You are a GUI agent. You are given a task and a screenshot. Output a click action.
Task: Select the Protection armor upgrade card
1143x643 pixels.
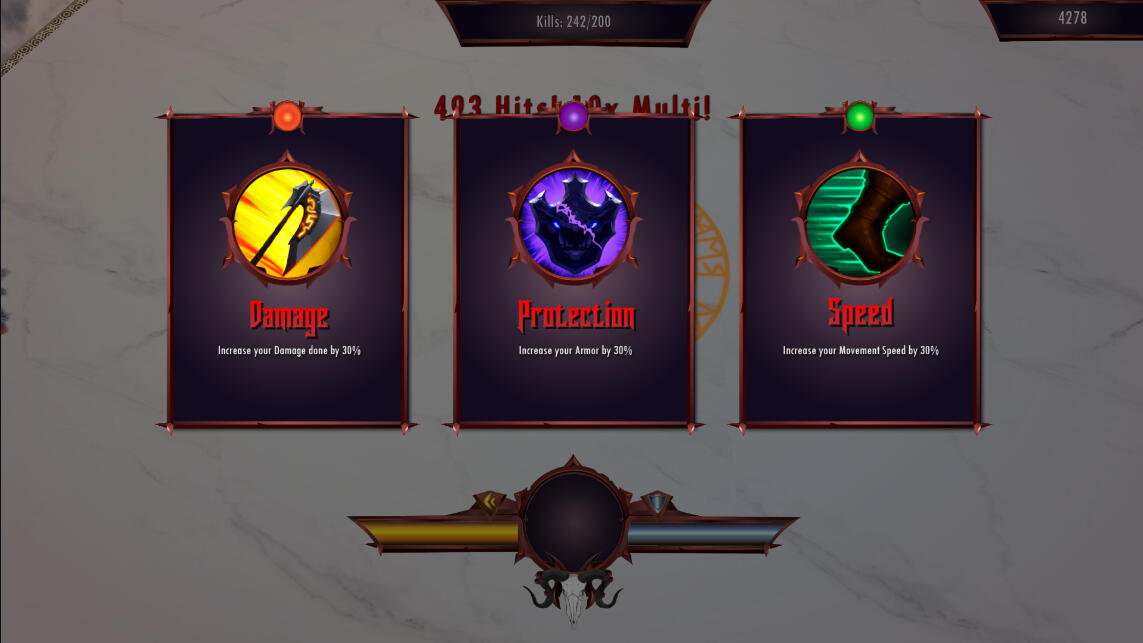pos(574,270)
